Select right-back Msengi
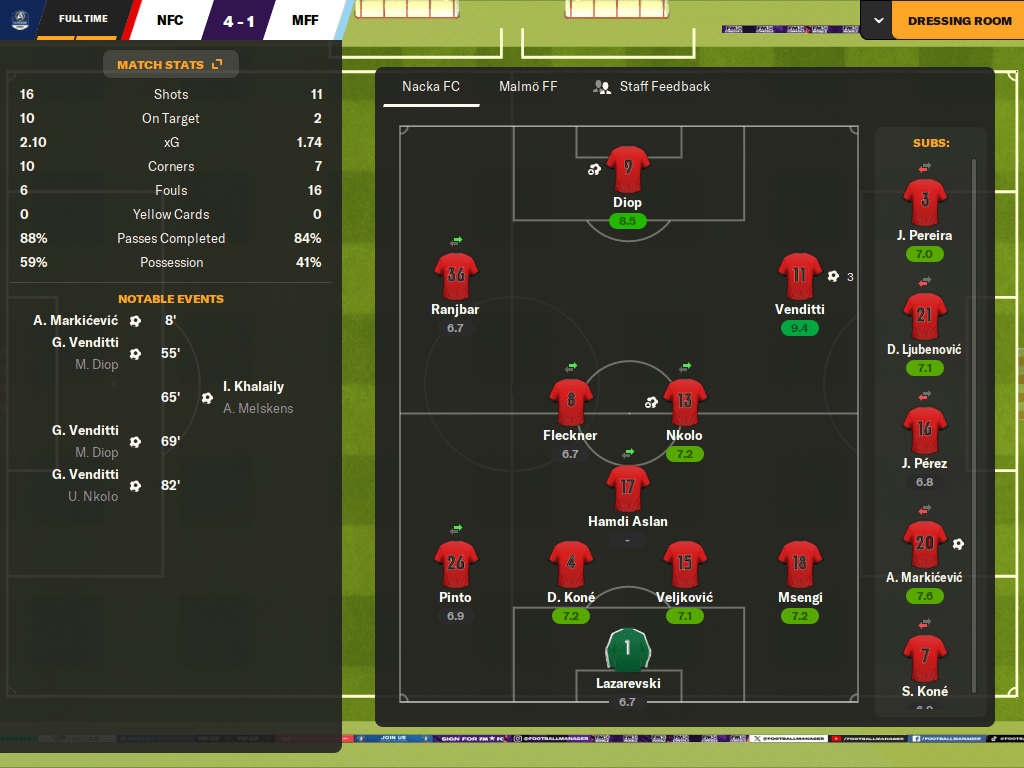Screen dimensions: 1024x768 point(799,564)
